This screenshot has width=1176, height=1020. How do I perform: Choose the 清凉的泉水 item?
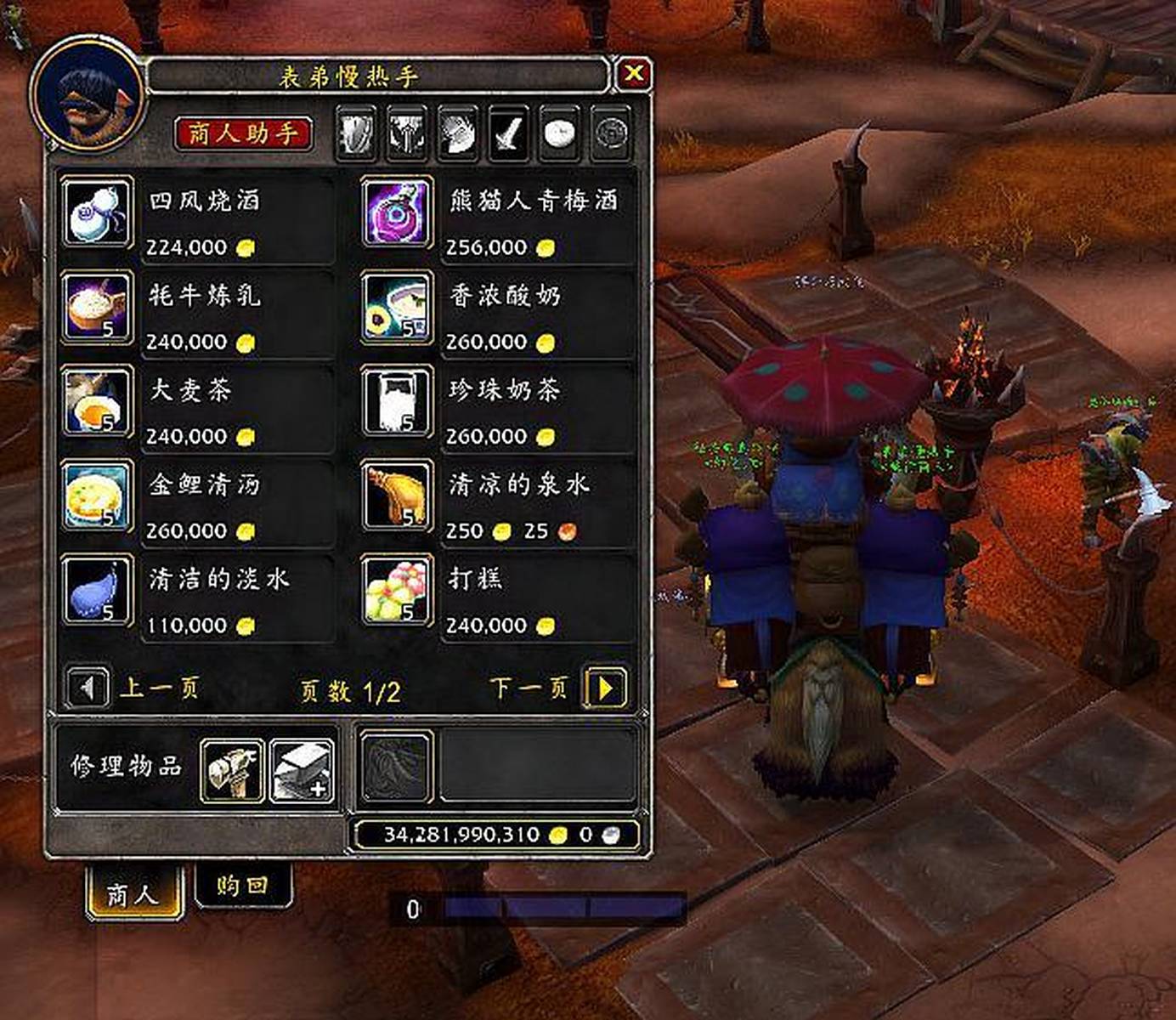pos(397,496)
